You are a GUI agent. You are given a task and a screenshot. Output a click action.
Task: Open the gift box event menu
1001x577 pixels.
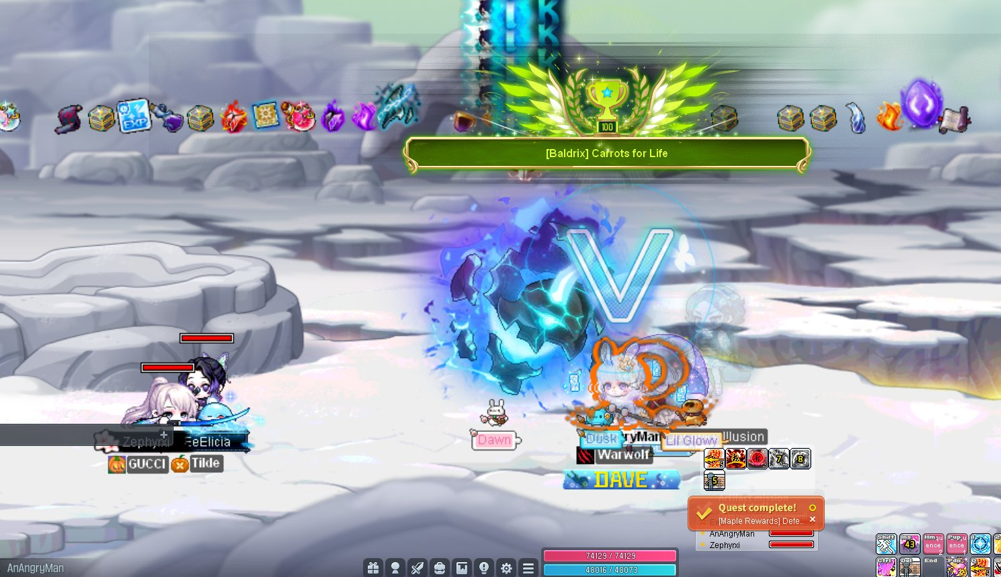(x=373, y=568)
